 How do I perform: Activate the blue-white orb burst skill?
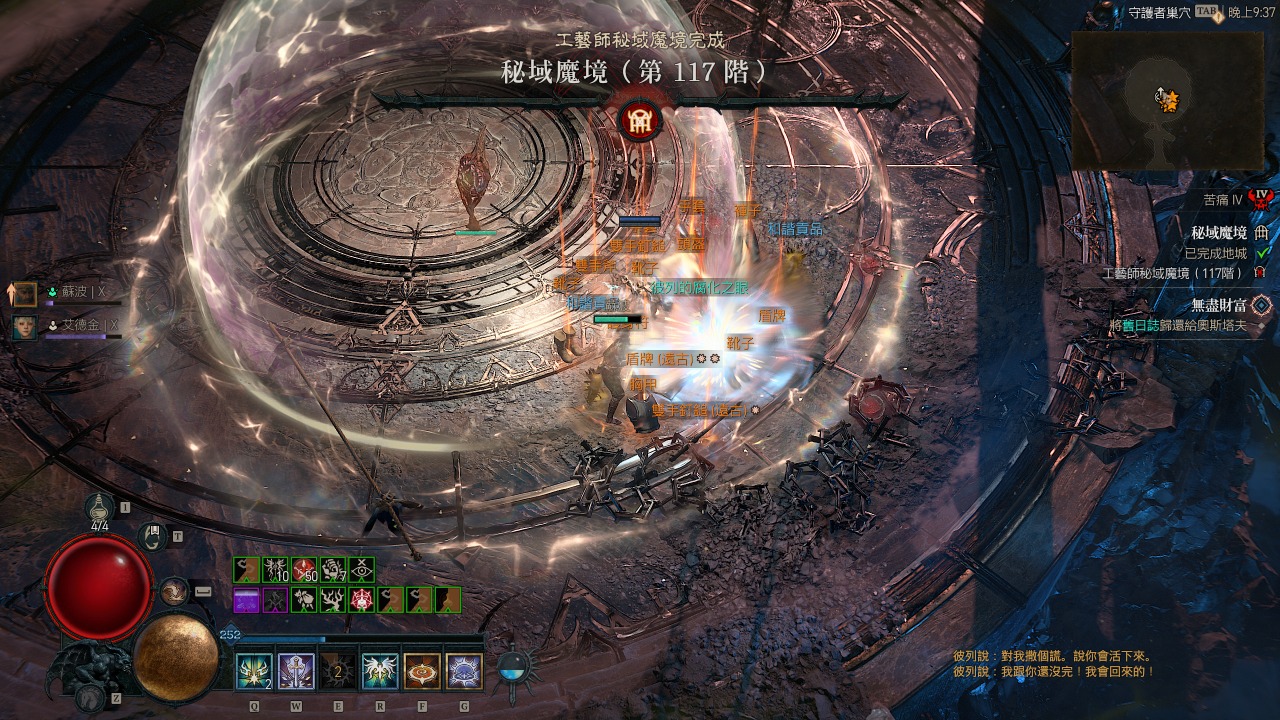click(x=464, y=671)
